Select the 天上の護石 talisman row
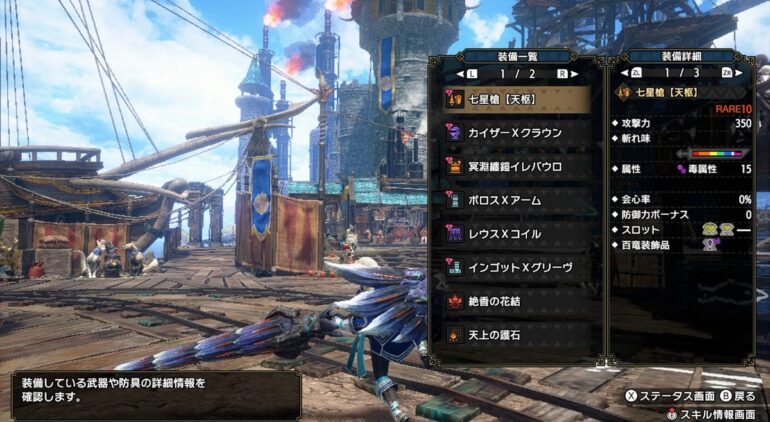Viewport: 770px width, 422px height. [516, 334]
